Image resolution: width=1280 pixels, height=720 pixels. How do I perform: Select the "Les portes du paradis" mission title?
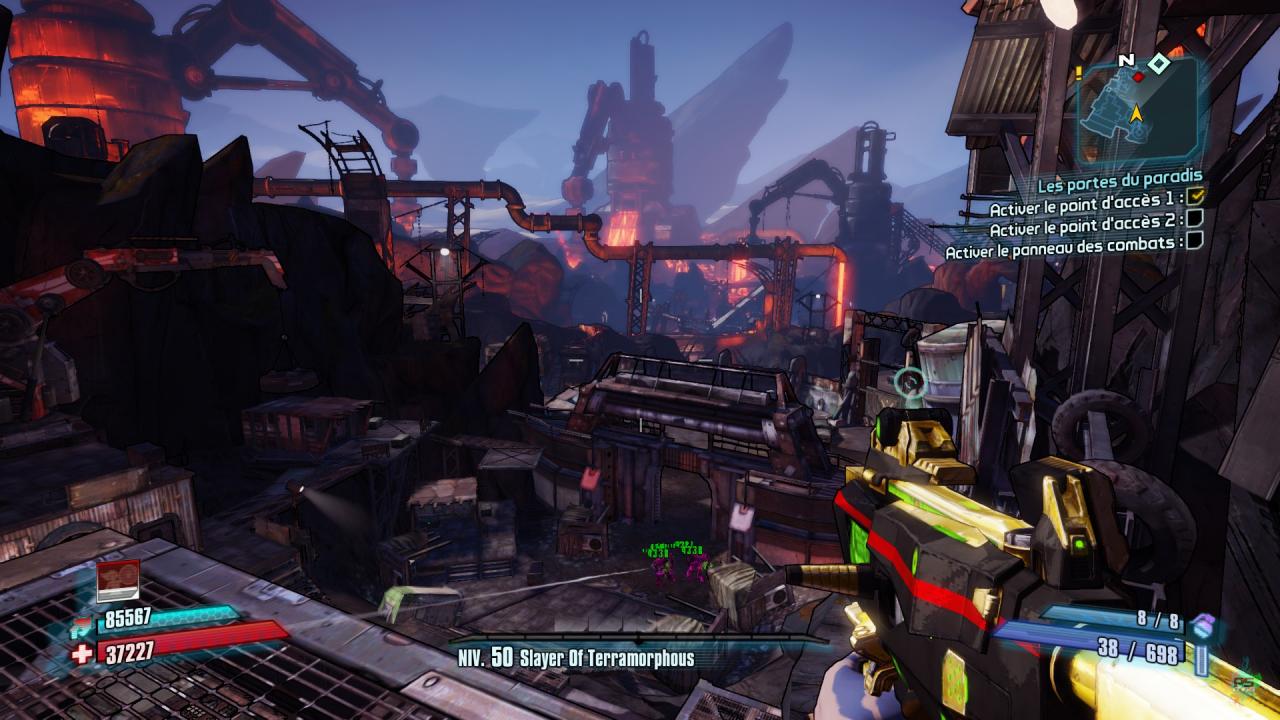1119,185
